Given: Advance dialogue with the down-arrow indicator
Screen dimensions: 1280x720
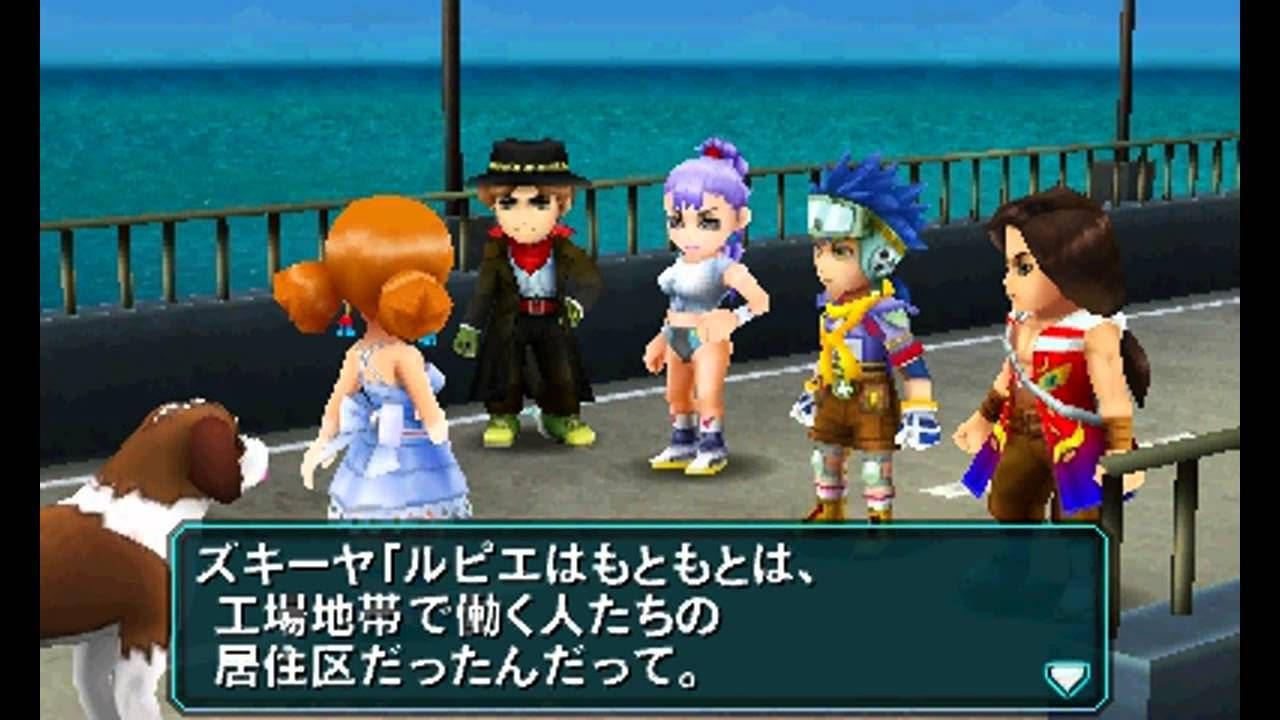Looking at the screenshot, I should coord(1066,678).
